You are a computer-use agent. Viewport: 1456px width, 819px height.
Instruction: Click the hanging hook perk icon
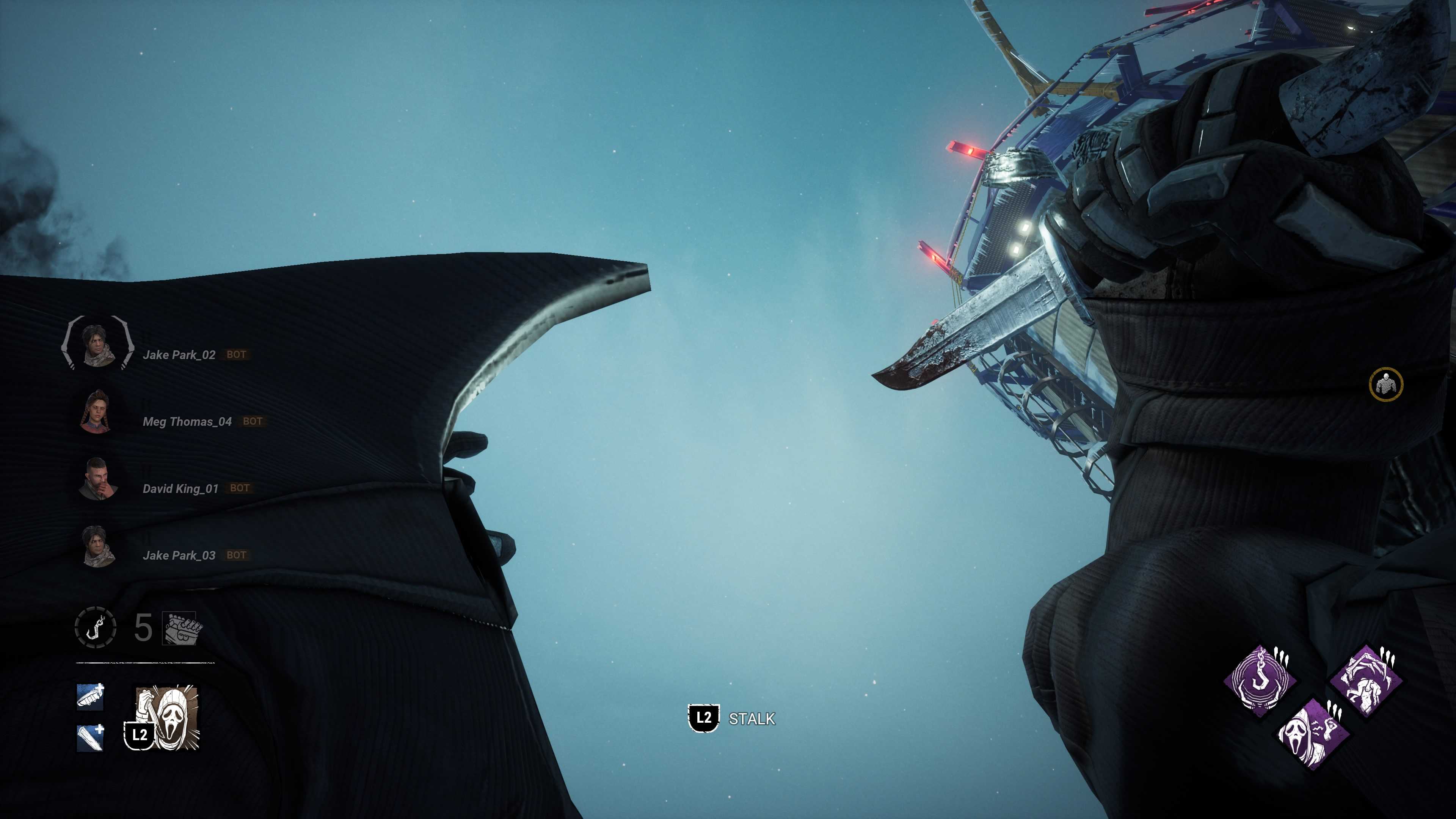click(x=1260, y=681)
